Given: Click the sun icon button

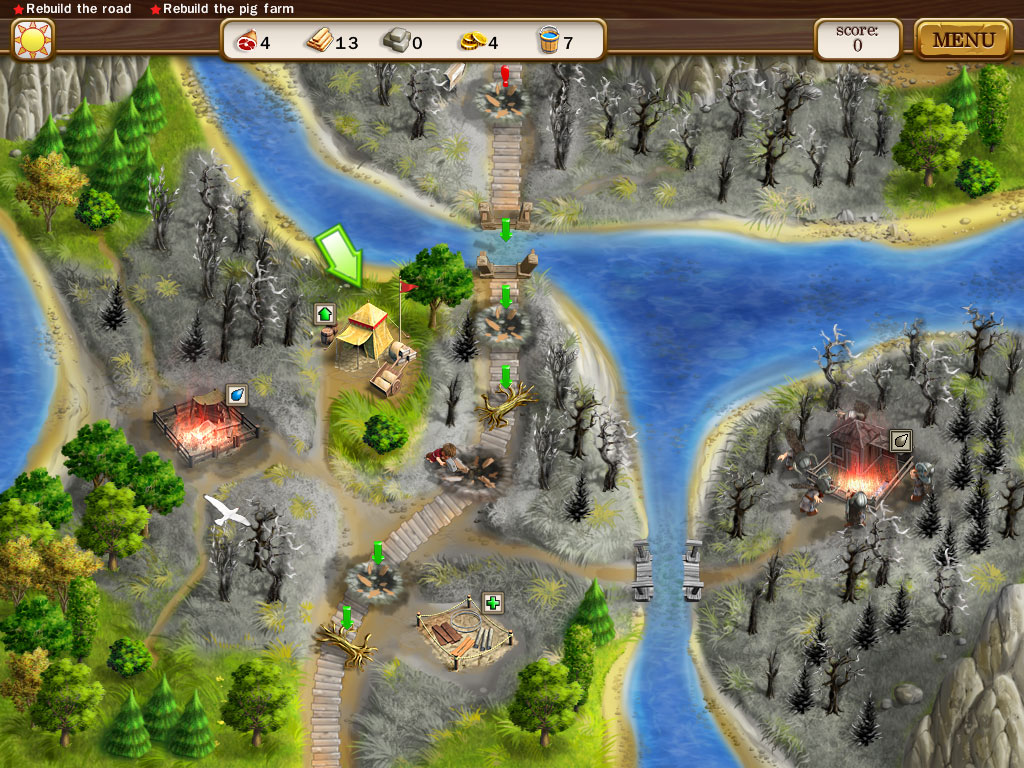Looking at the screenshot, I should pos(32,40).
